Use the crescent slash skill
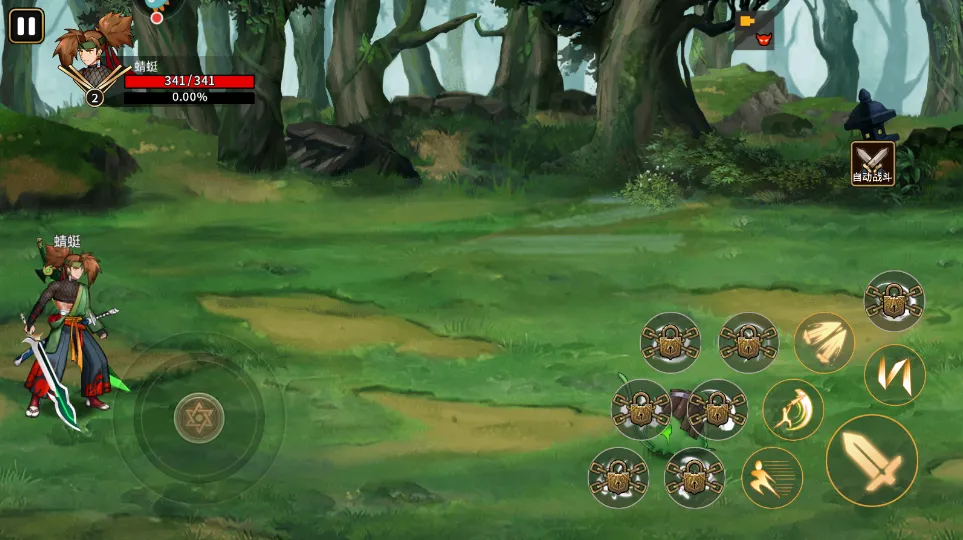 793,409
